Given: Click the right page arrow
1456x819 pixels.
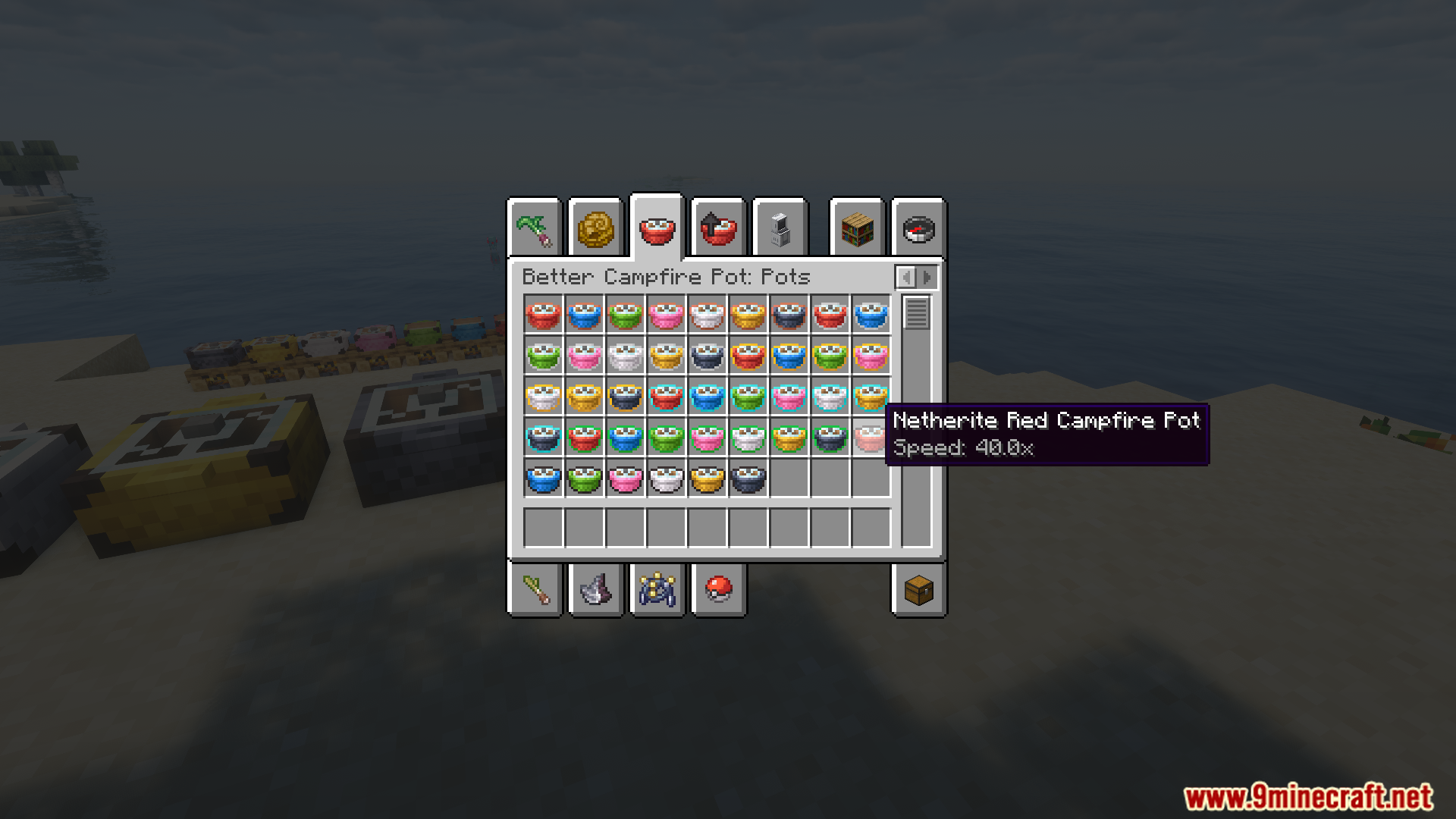Looking at the screenshot, I should click(x=927, y=277).
